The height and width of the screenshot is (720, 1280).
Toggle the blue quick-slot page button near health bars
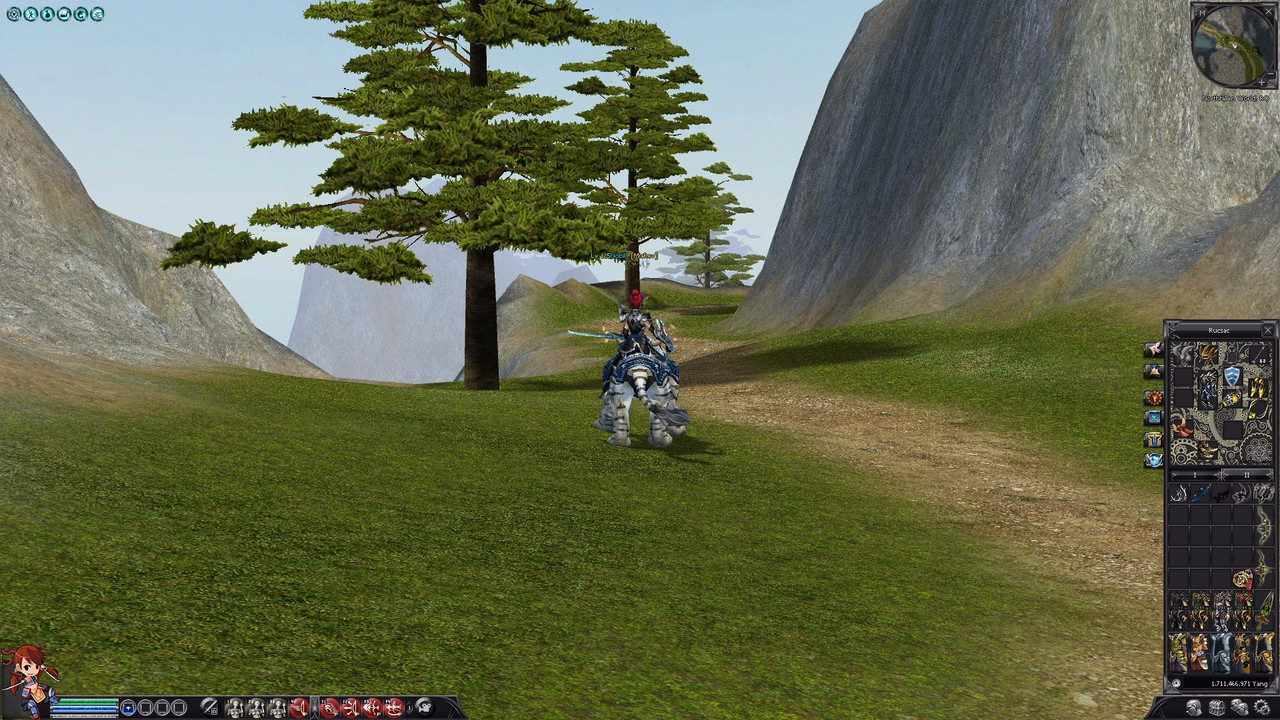128,707
